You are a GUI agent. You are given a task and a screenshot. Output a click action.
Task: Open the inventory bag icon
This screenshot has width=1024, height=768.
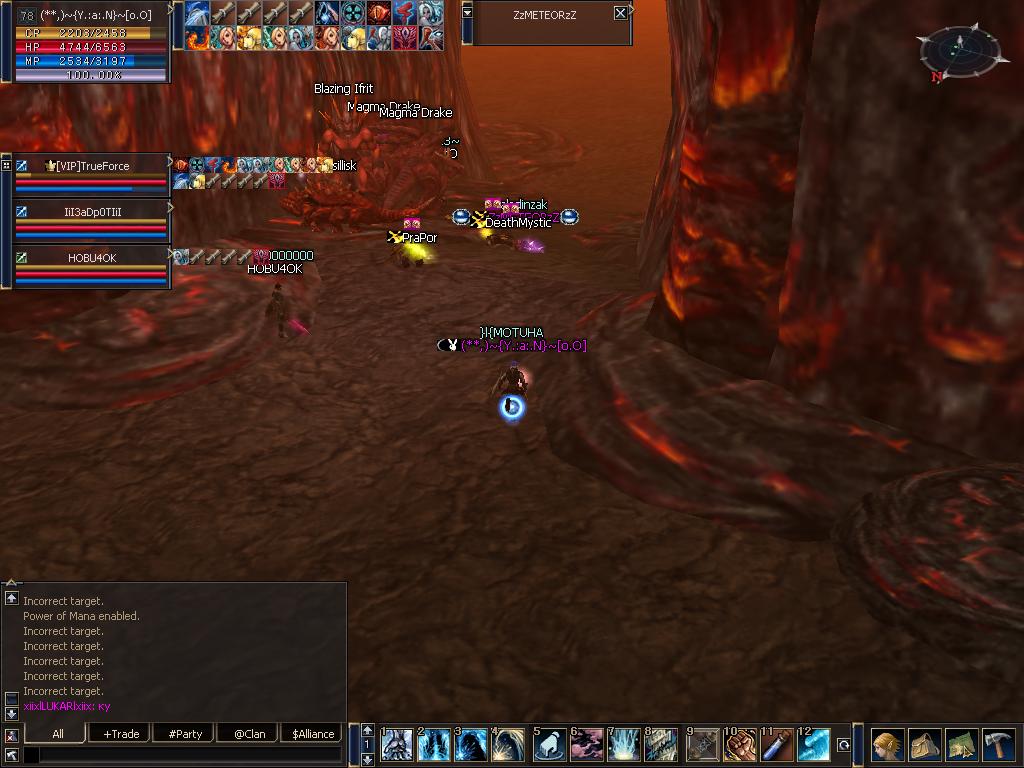[924, 745]
